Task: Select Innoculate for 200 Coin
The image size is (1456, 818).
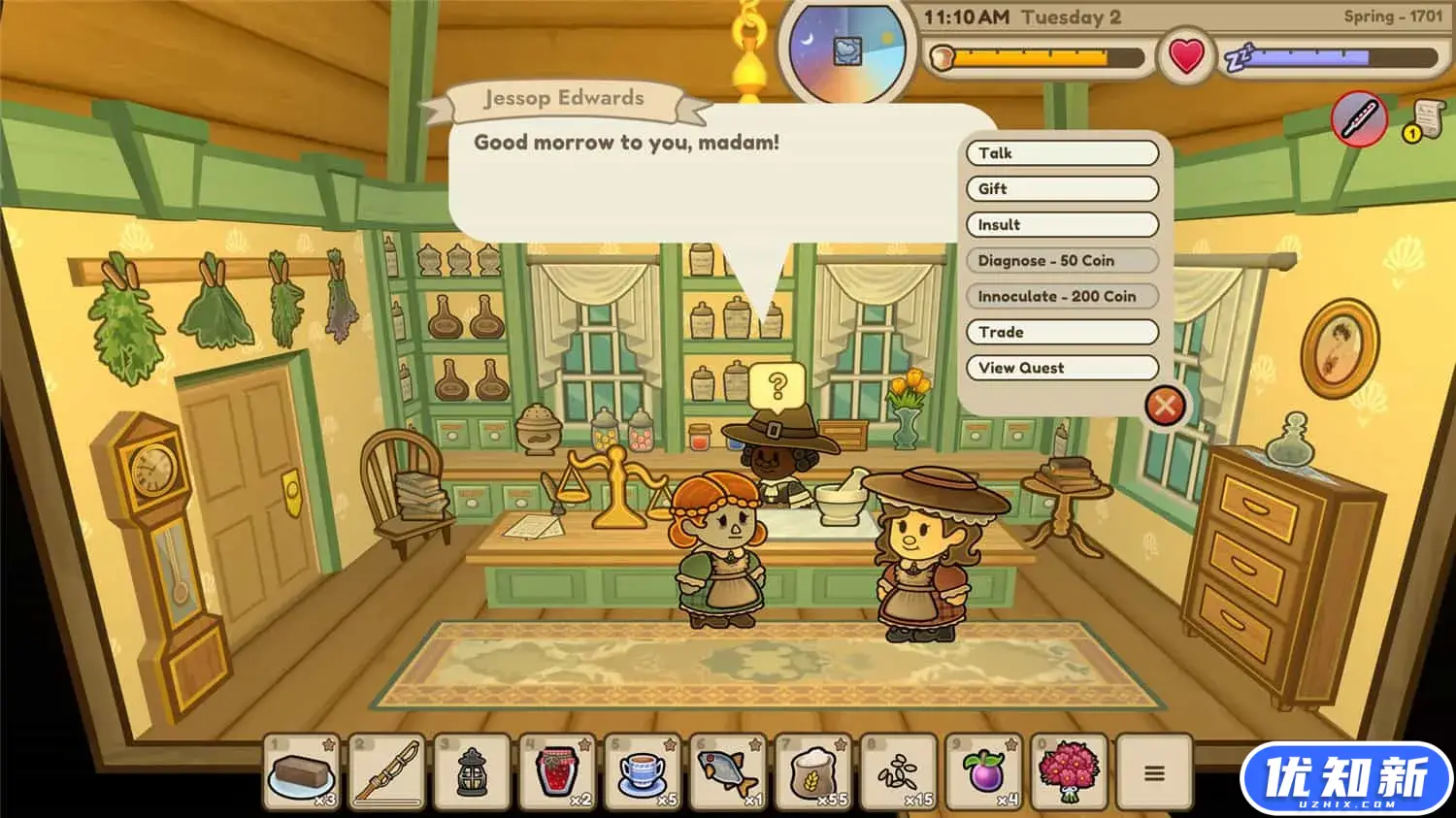Action: [1062, 297]
